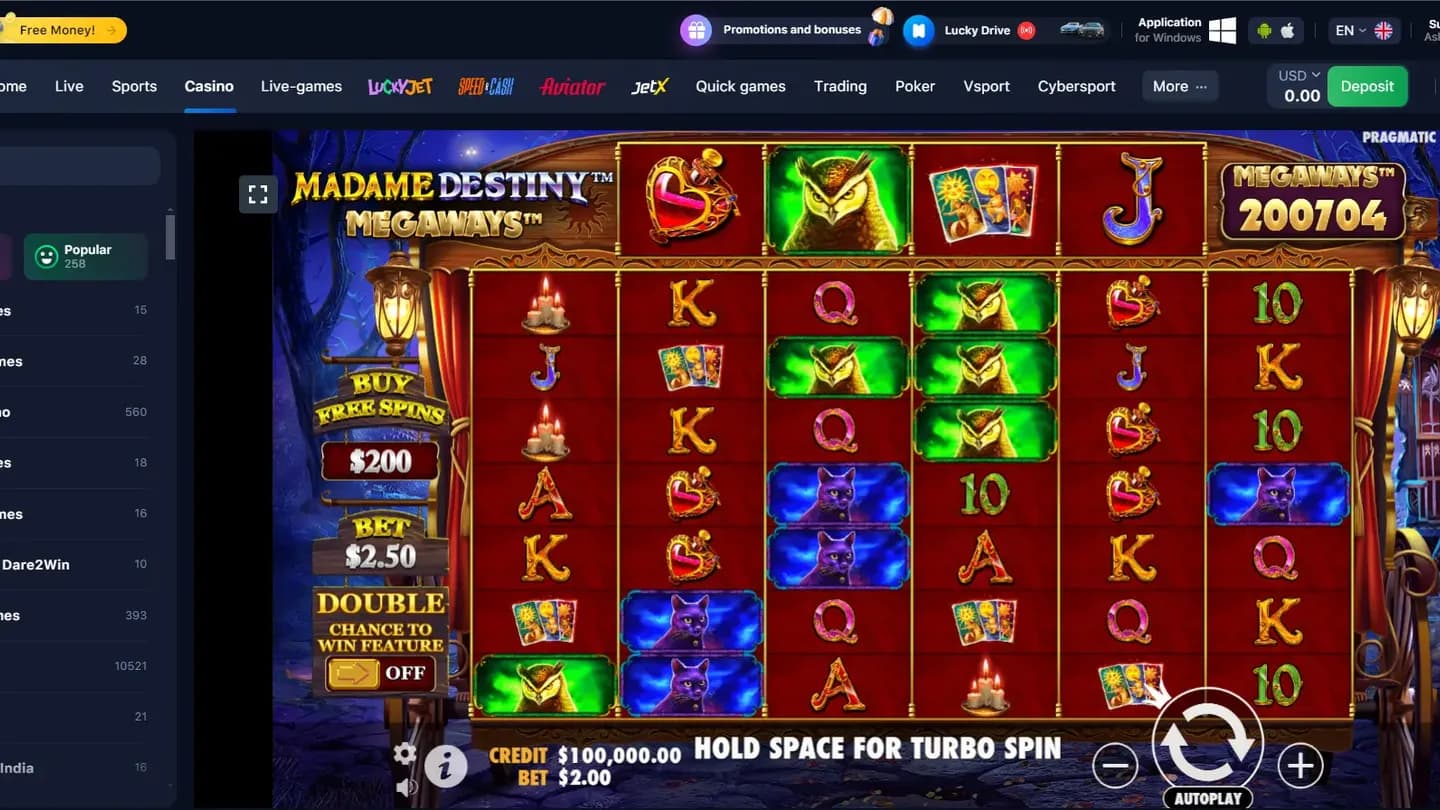
Task: Switch to the Live-games tab
Action: pos(301,86)
